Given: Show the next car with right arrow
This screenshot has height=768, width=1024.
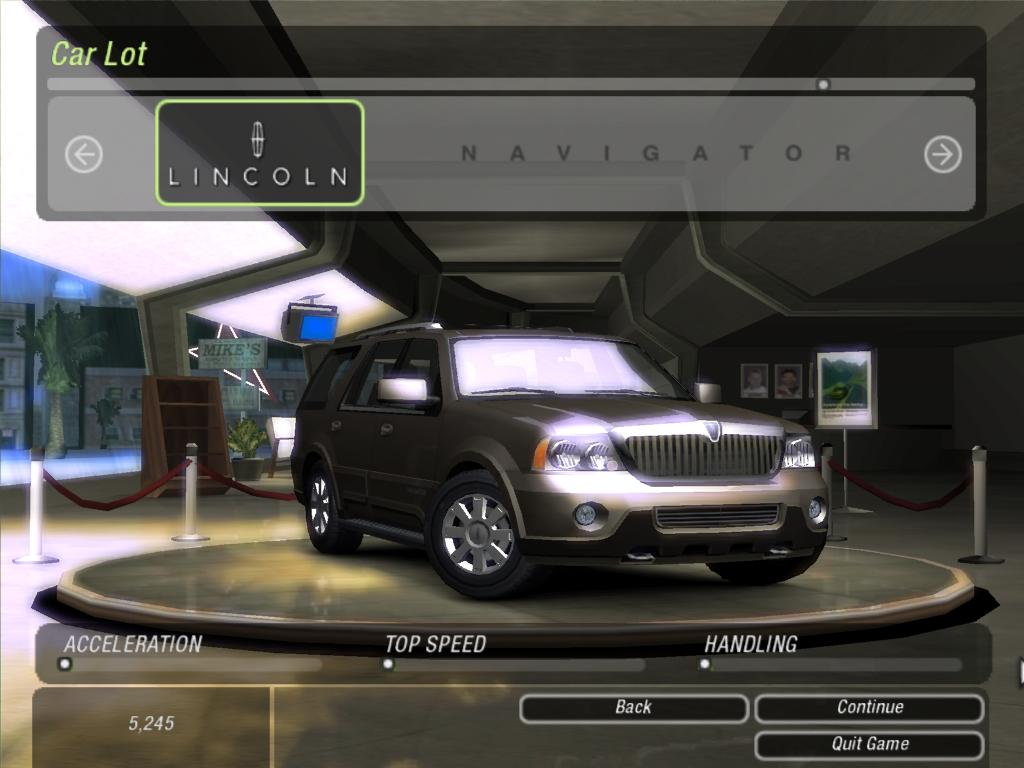Looking at the screenshot, I should coord(942,154).
